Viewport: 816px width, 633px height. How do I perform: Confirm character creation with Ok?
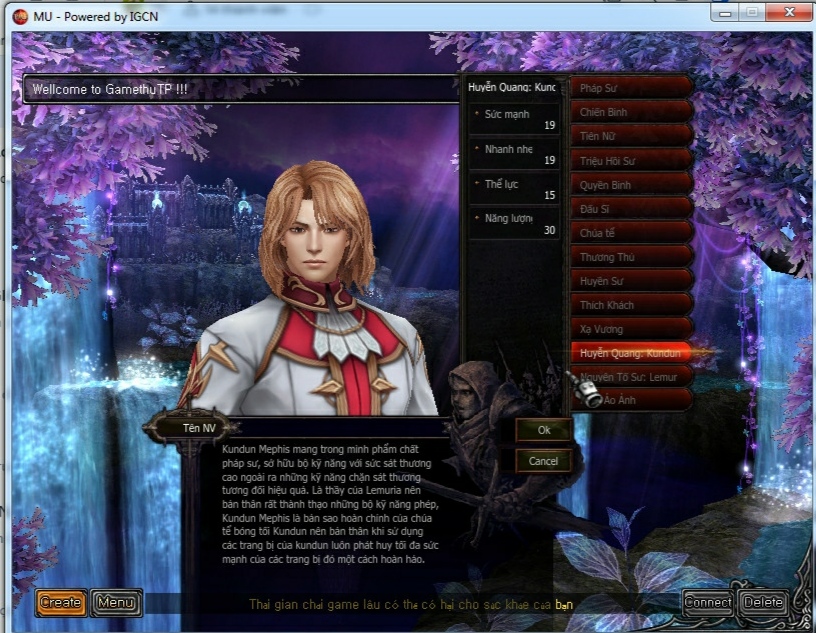click(x=544, y=430)
